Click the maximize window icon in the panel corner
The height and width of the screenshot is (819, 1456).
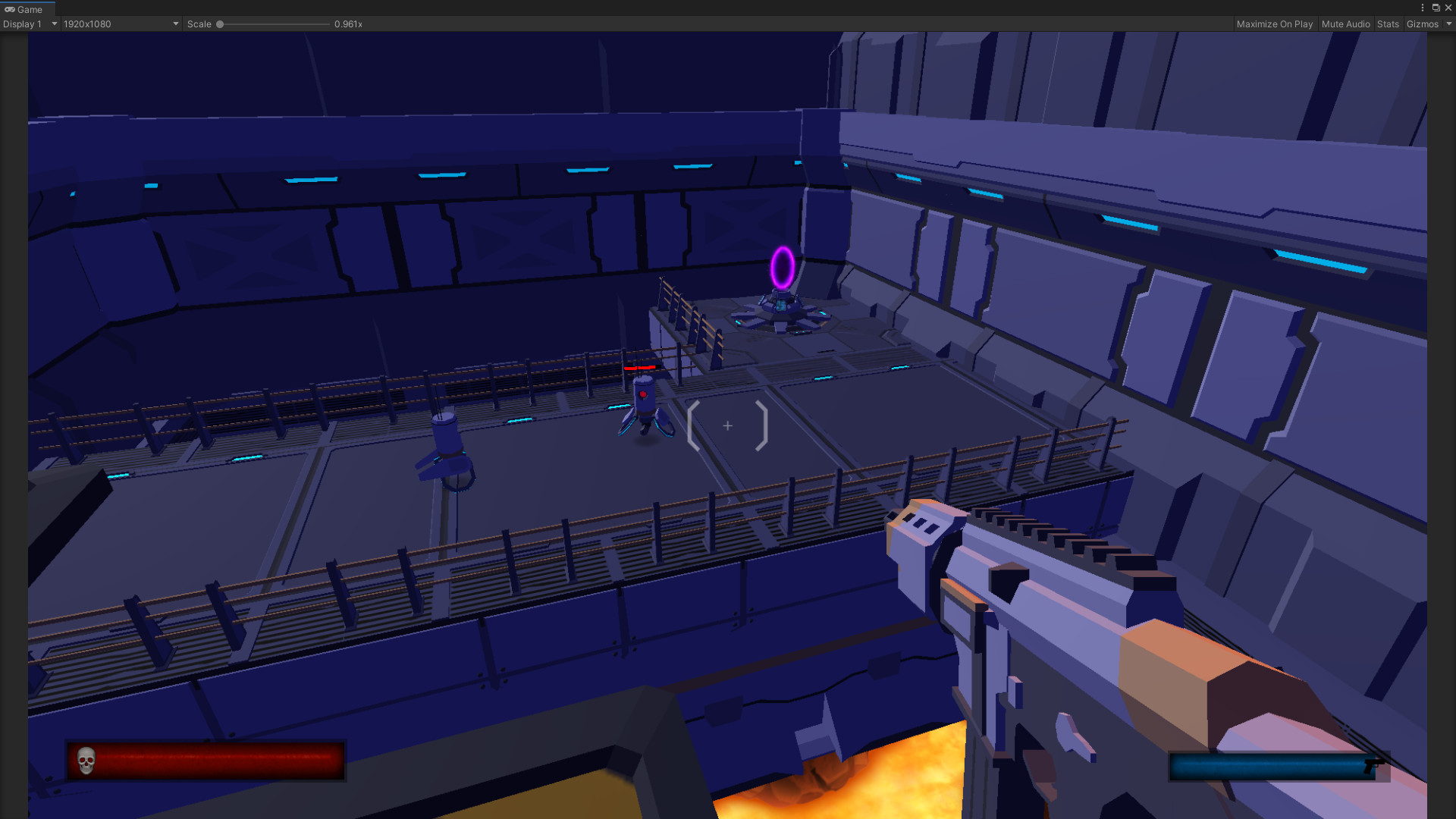[1436, 8]
